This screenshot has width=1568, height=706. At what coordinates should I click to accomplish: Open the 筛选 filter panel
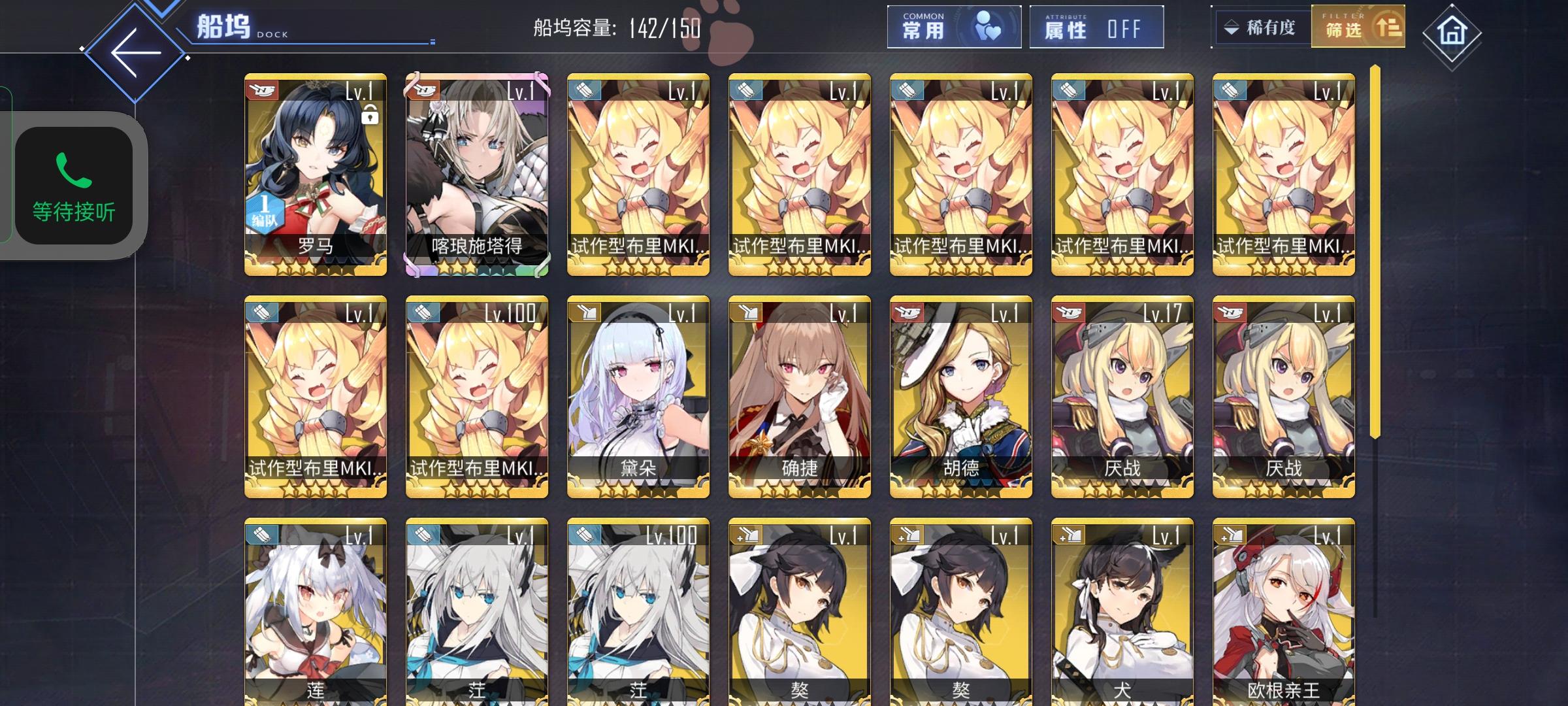click(x=1359, y=27)
